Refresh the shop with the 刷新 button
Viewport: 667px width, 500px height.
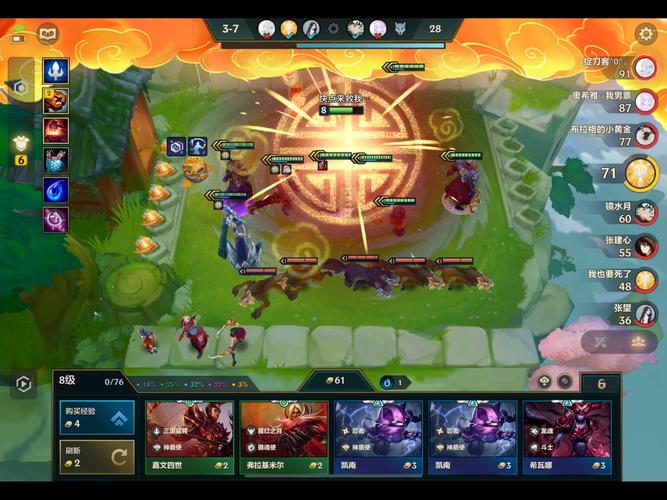(96, 457)
